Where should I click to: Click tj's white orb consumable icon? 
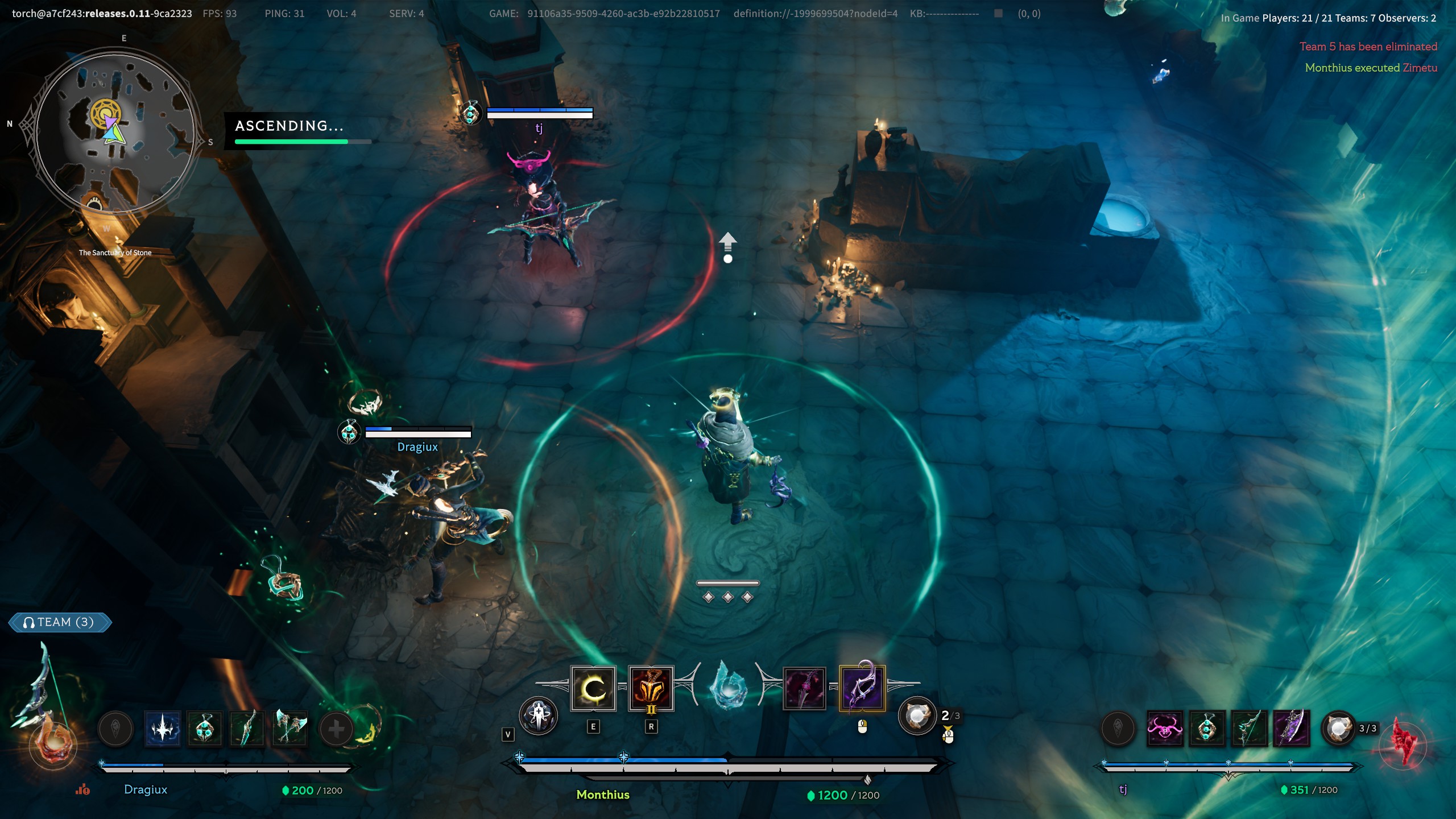[x=1338, y=729]
